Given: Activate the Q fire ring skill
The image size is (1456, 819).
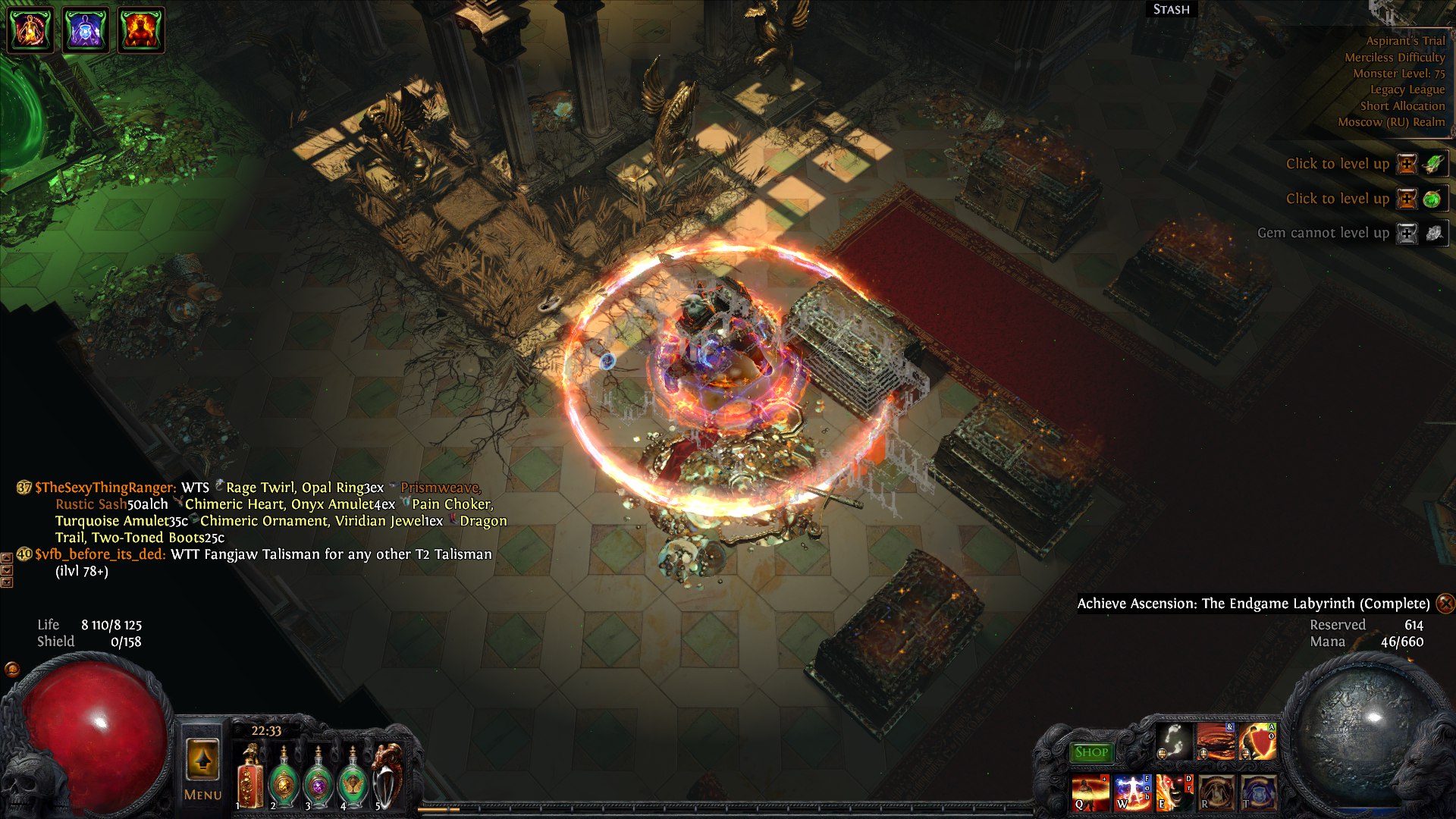Looking at the screenshot, I should (1090, 792).
